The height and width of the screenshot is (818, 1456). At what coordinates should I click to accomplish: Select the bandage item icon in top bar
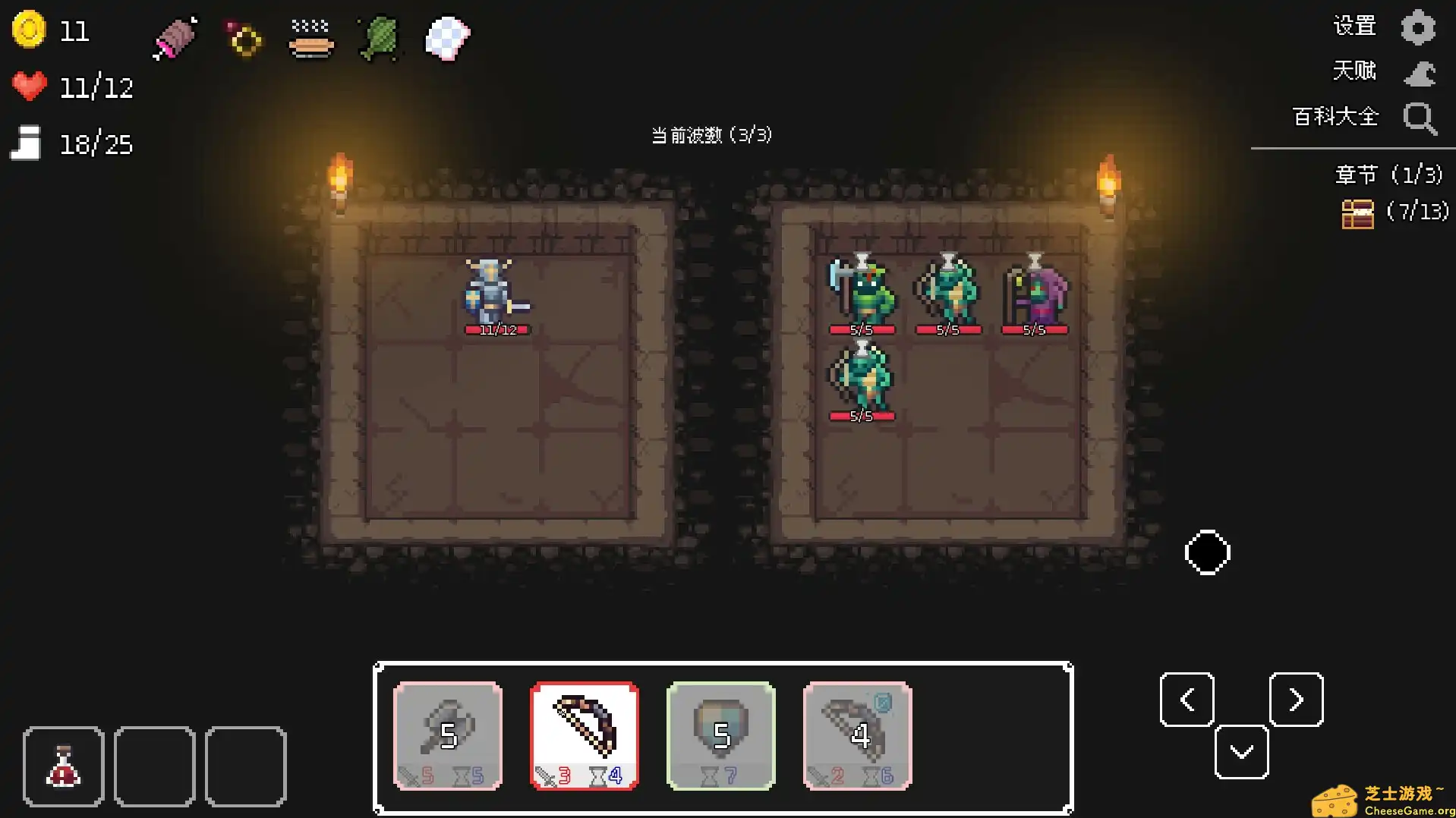click(x=175, y=38)
